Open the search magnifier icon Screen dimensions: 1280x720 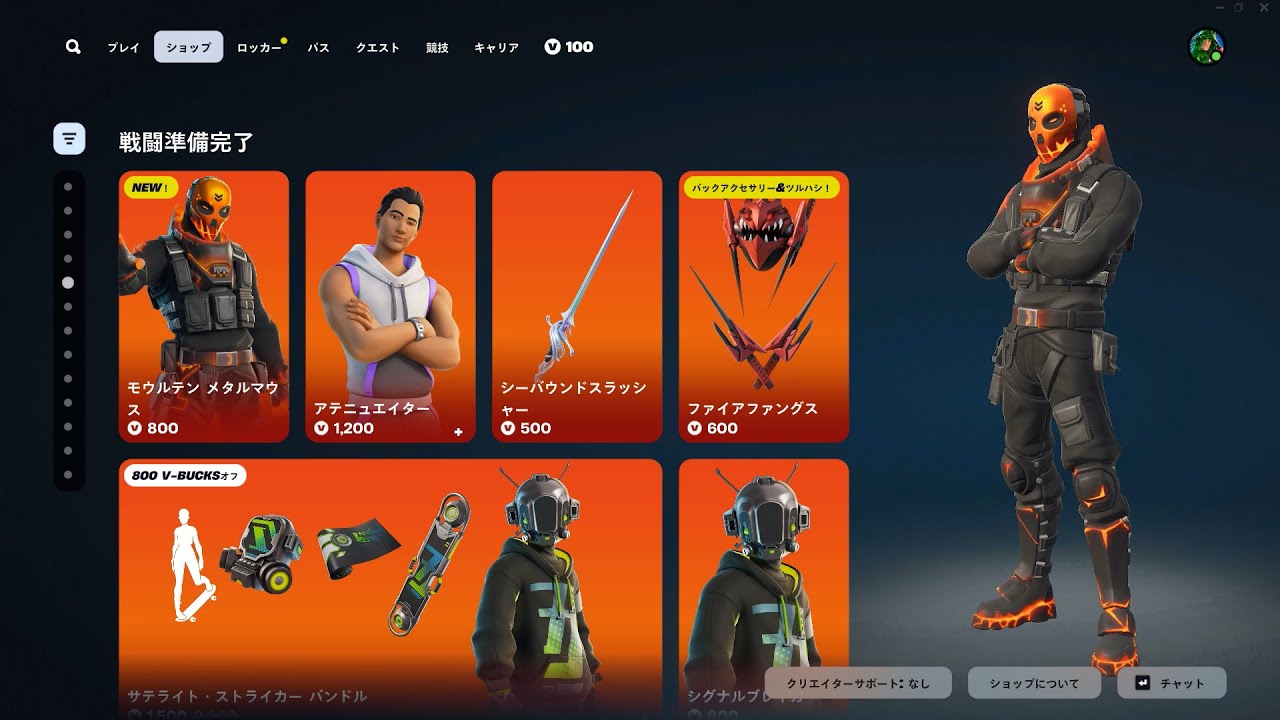pyautogui.click(x=73, y=47)
